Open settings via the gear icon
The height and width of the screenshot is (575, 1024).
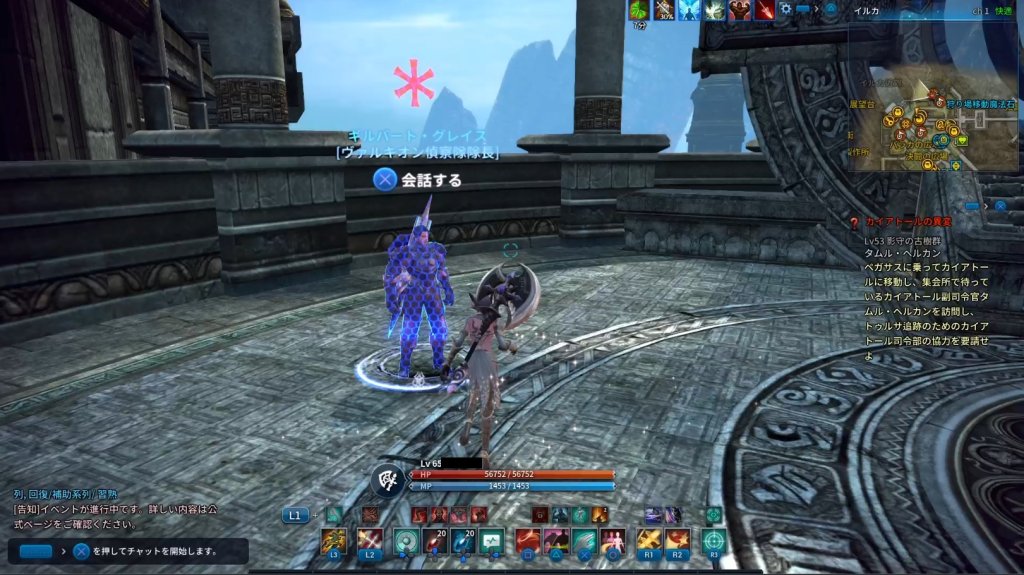click(787, 10)
